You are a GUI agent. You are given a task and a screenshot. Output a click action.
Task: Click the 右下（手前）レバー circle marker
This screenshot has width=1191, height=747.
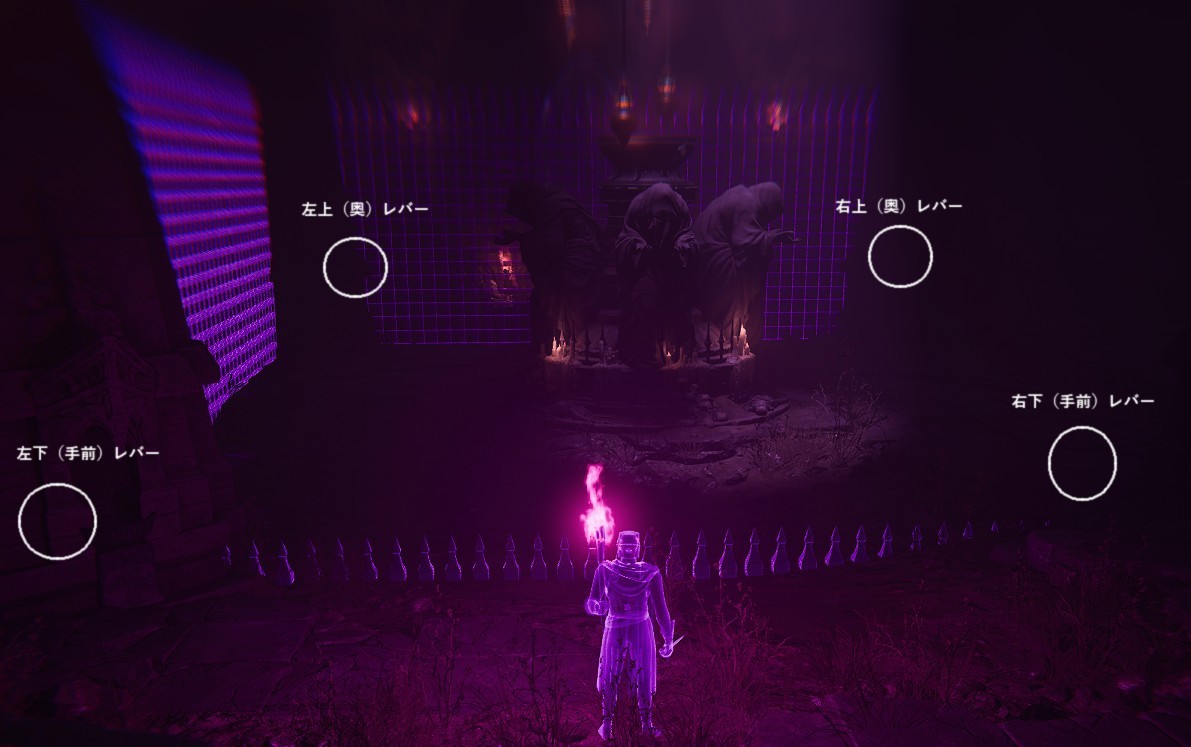click(1082, 463)
